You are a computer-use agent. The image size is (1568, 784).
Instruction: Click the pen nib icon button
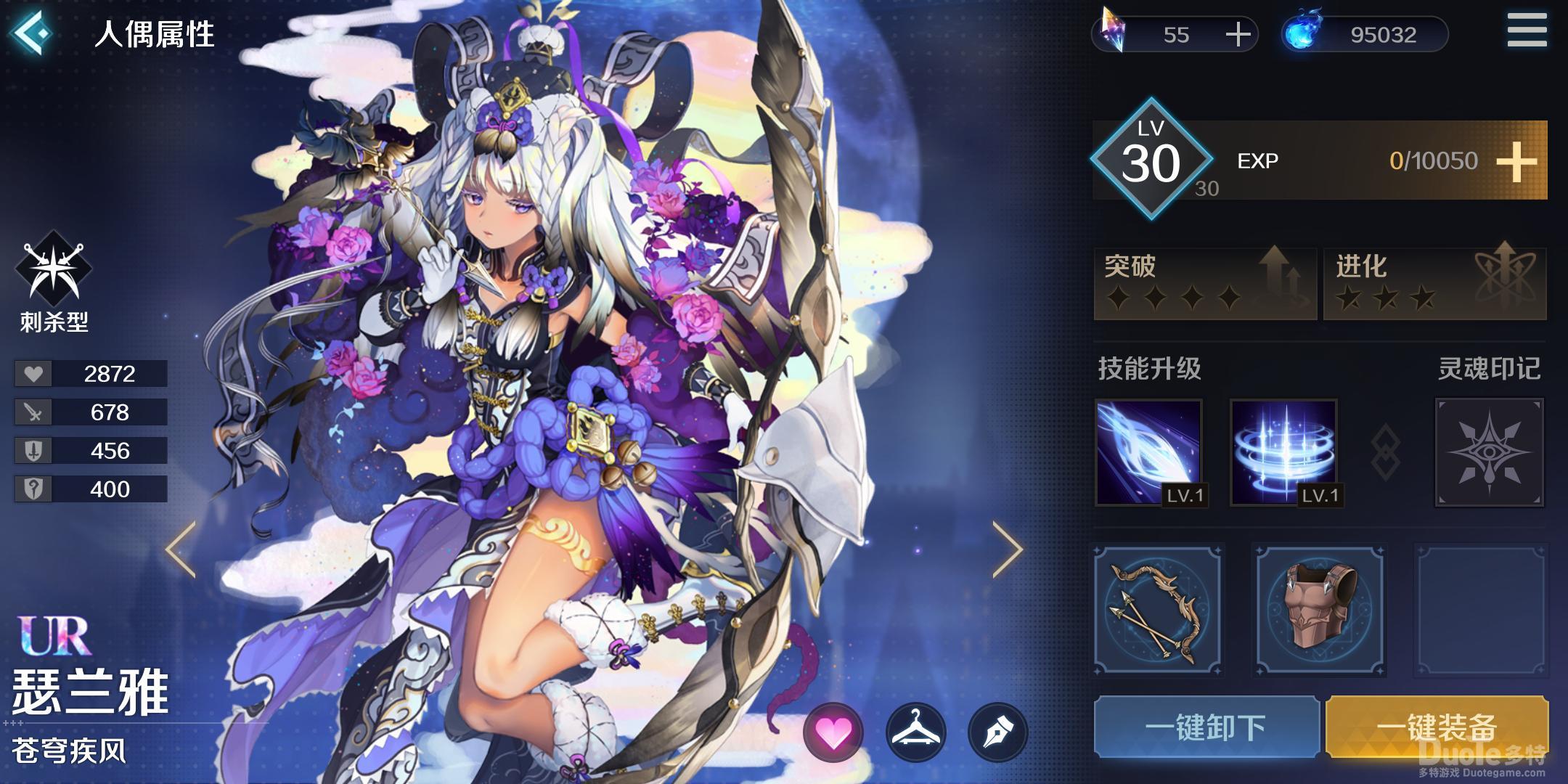pyautogui.click(x=997, y=733)
